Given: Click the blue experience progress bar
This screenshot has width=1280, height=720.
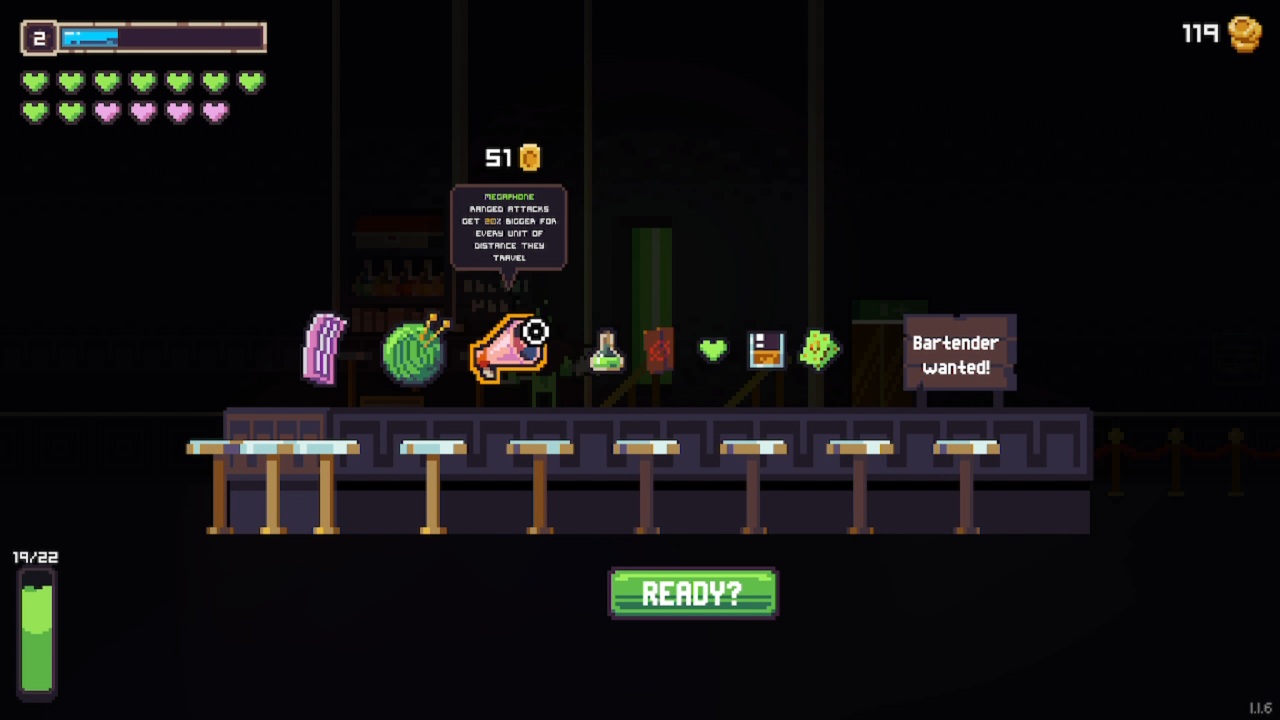Looking at the screenshot, I should click(x=90, y=39).
